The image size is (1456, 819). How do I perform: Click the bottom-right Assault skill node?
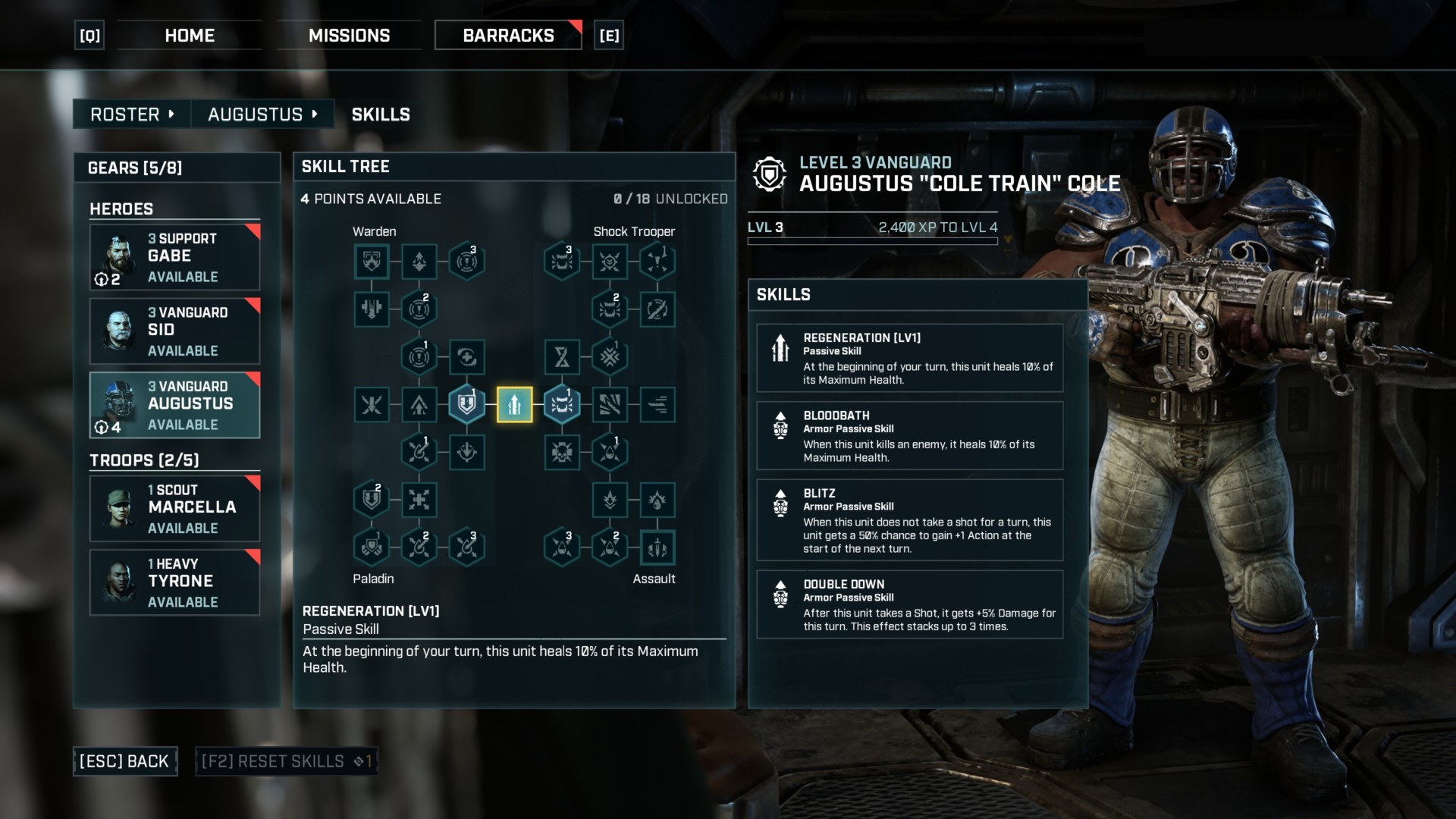[x=657, y=547]
